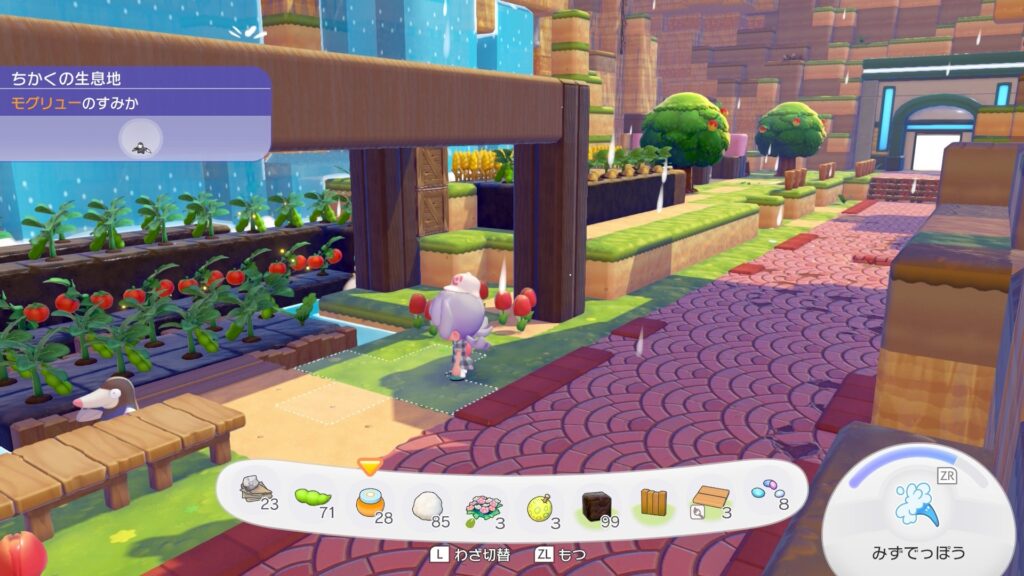Select the stone slab stack in the hotbar
Image resolution: width=1024 pixels, height=576 pixels.
click(x=257, y=492)
